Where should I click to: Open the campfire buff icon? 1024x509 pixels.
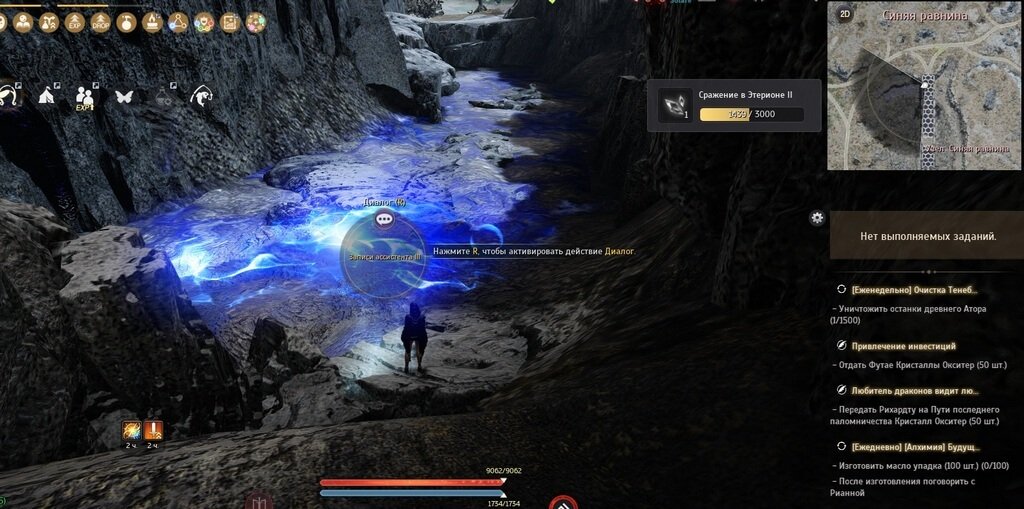click(153, 22)
